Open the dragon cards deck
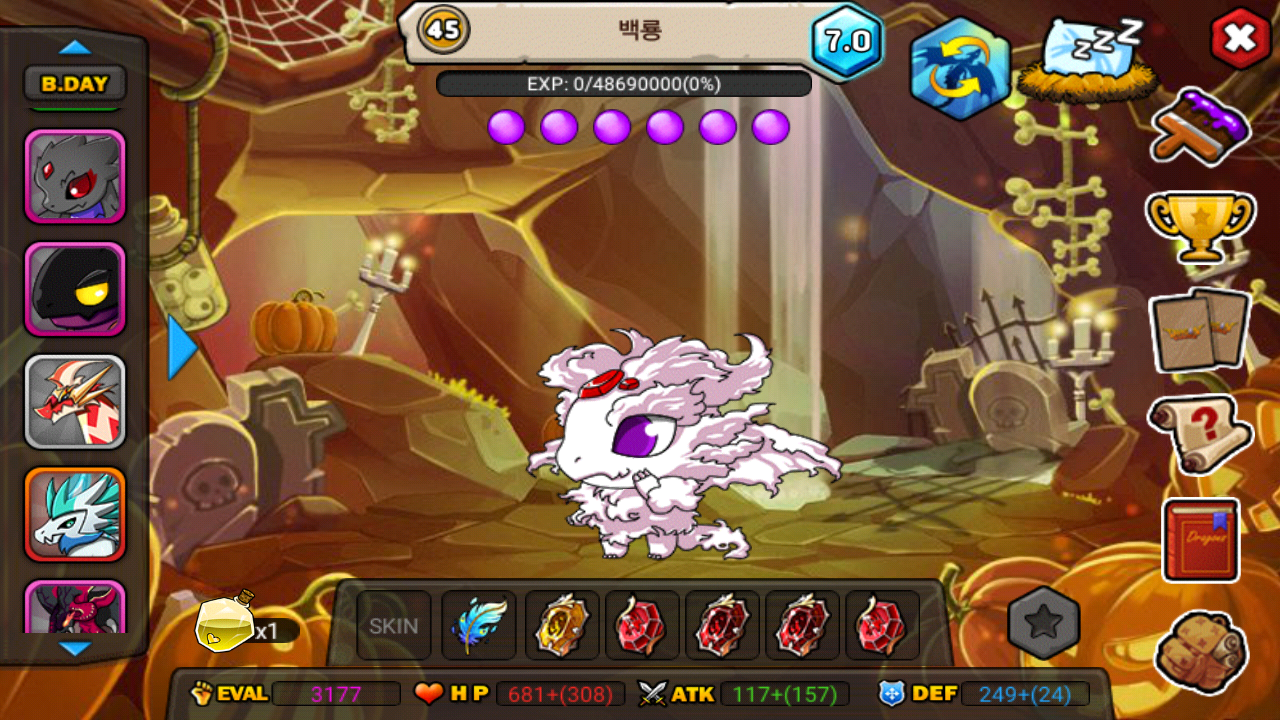Viewport: 1280px width, 720px height. click(x=1200, y=330)
